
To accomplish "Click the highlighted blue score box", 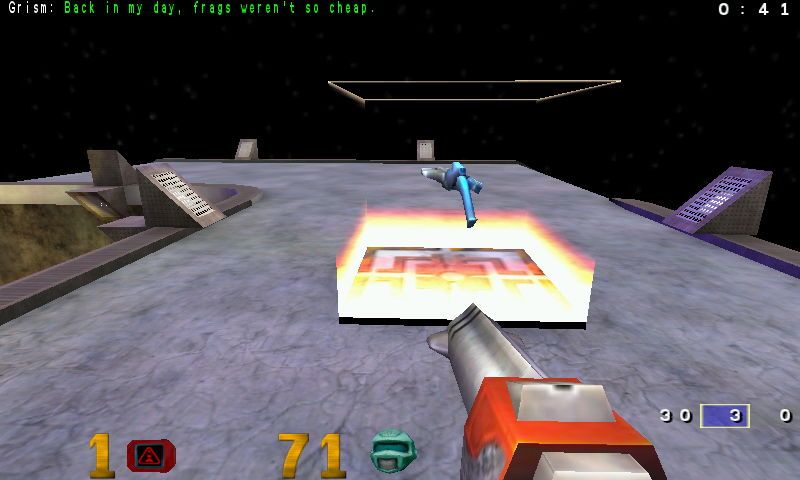I will tap(725, 415).
